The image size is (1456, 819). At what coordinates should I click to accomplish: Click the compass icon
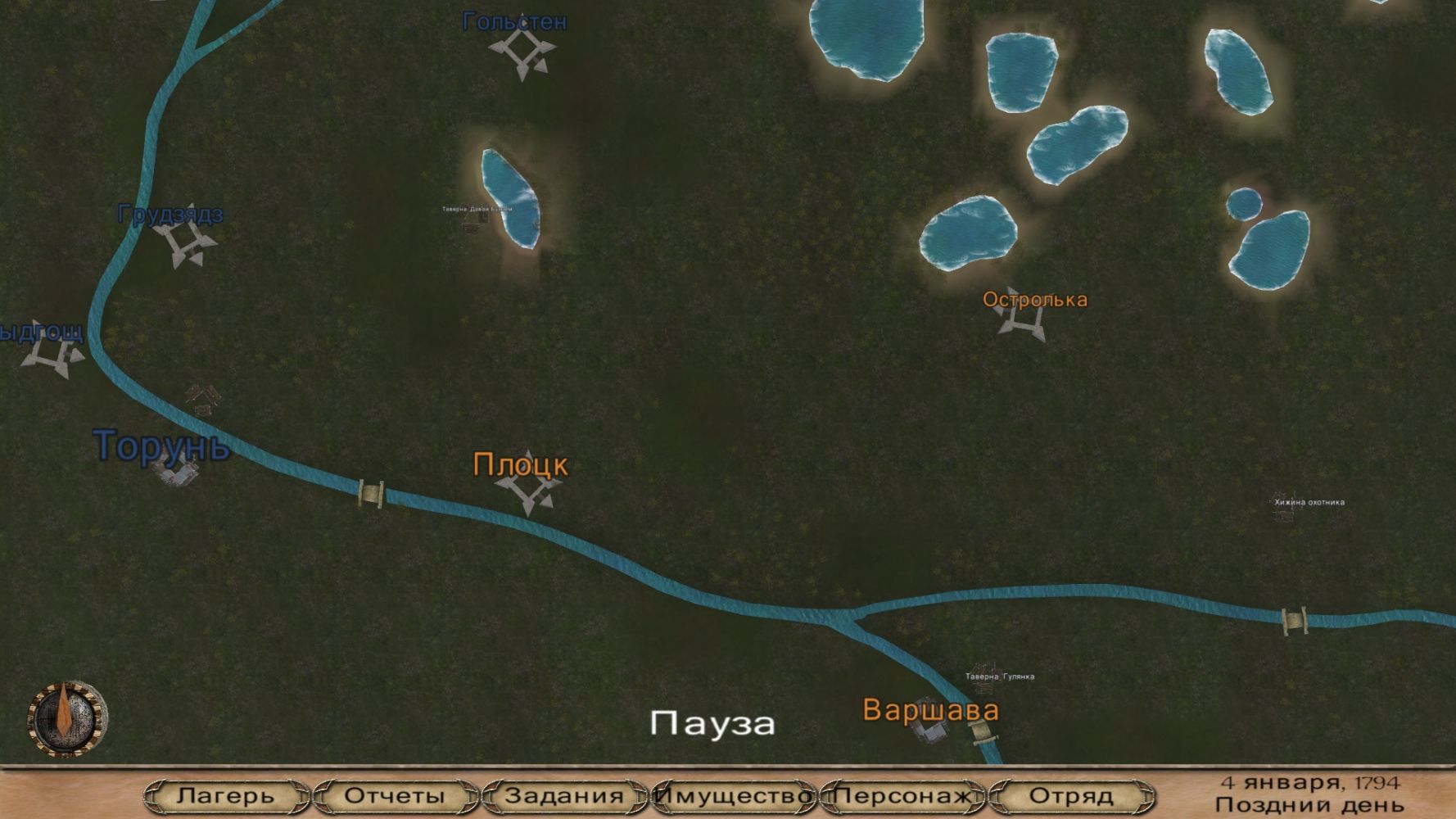[x=67, y=719]
